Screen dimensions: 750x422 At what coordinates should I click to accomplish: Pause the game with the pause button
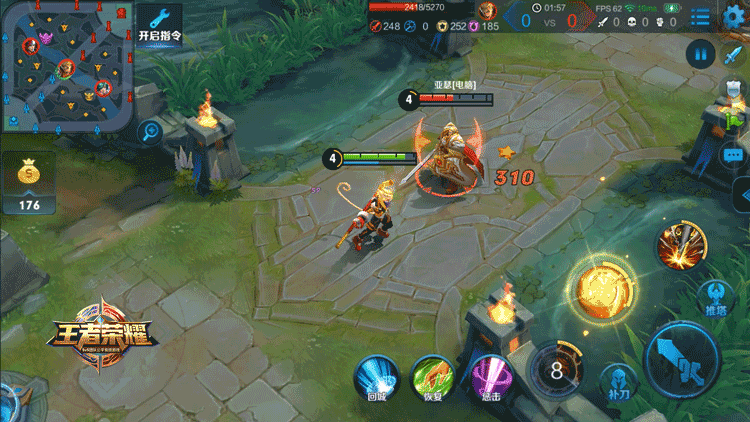coord(701,55)
